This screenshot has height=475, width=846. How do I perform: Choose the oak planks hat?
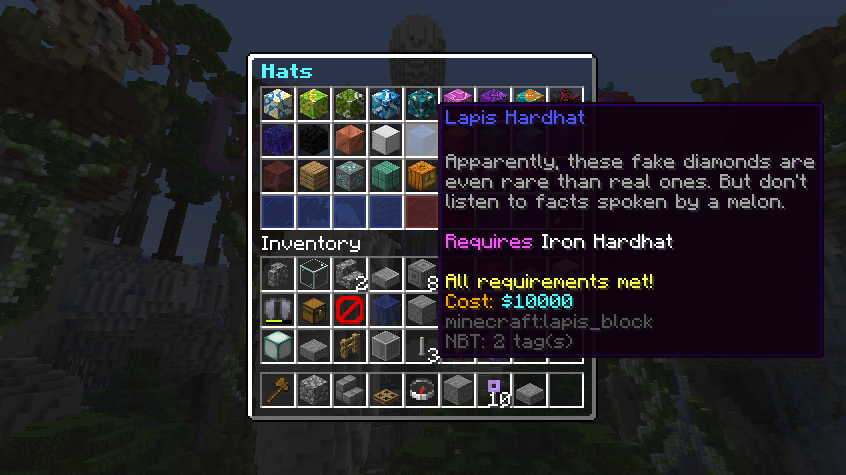pos(313,176)
